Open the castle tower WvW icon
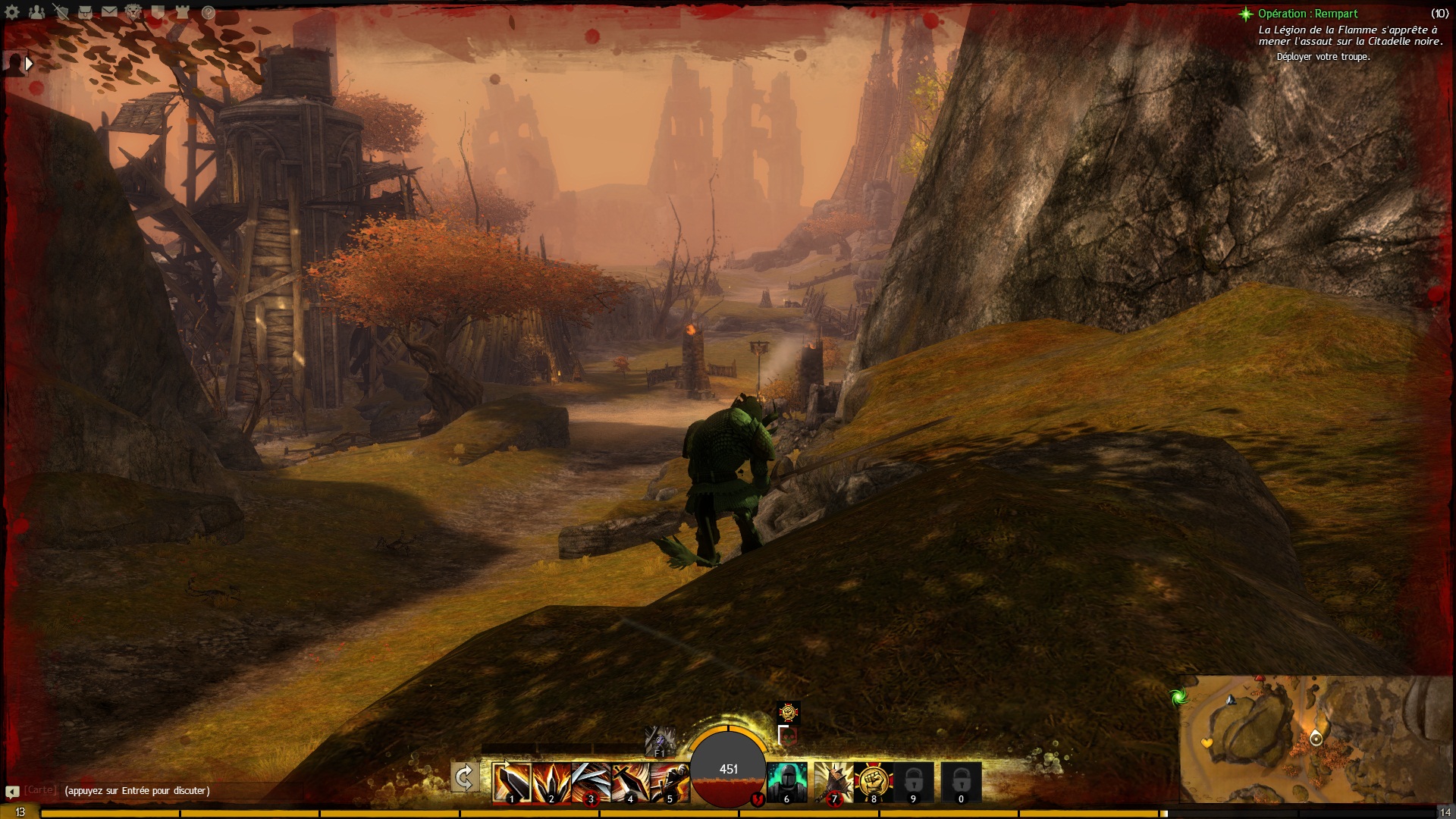Viewport: 1456px width, 819px height. [x=182, y=12]
